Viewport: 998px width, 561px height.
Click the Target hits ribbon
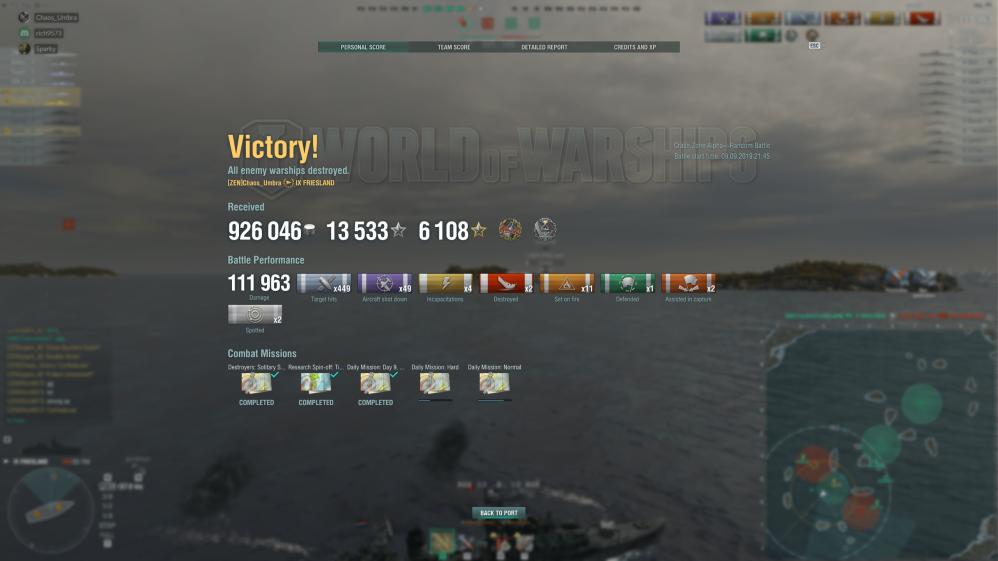[324, 284]
